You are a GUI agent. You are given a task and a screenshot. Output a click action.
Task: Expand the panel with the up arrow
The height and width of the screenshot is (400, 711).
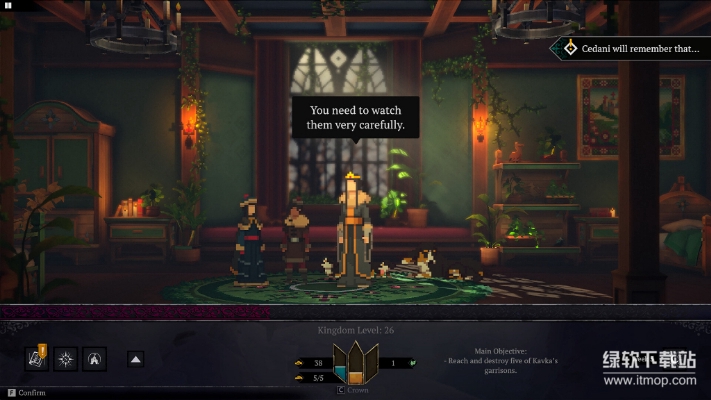(137, 358)
